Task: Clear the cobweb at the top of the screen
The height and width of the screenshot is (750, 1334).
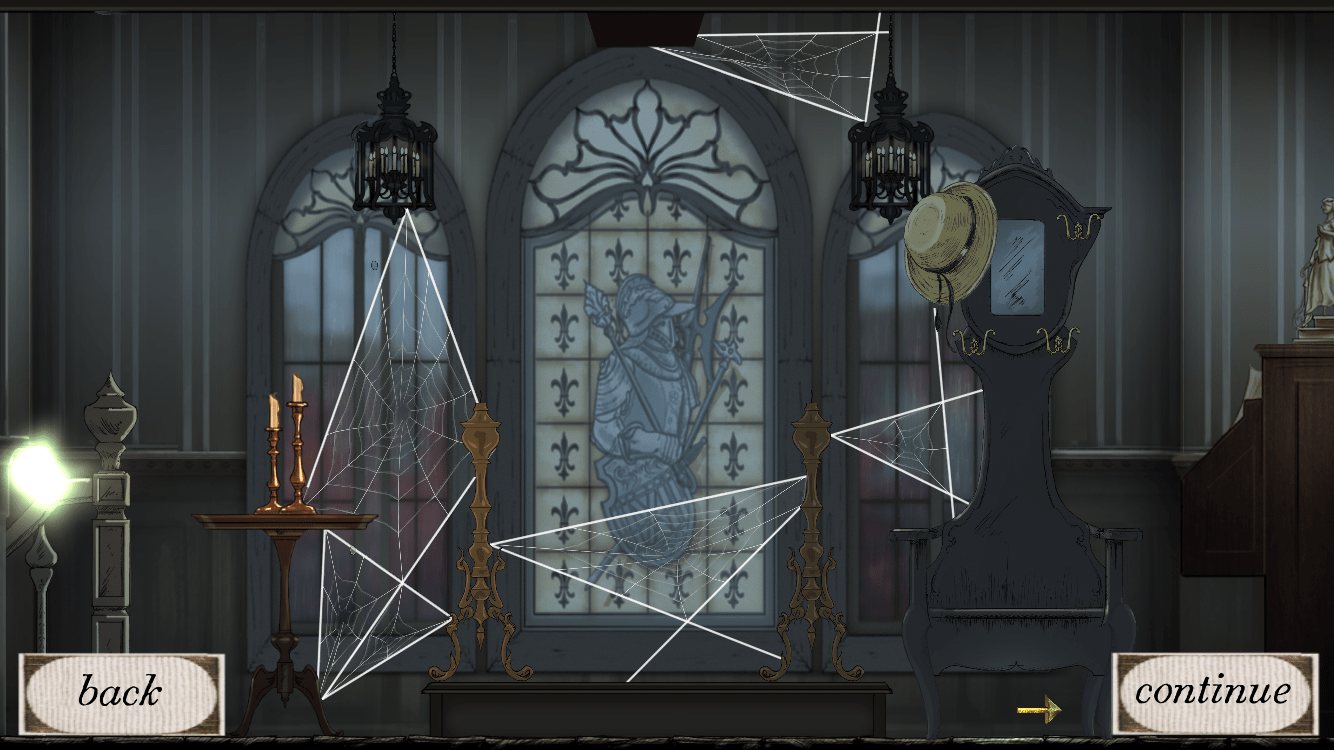Action: point(800,60)
